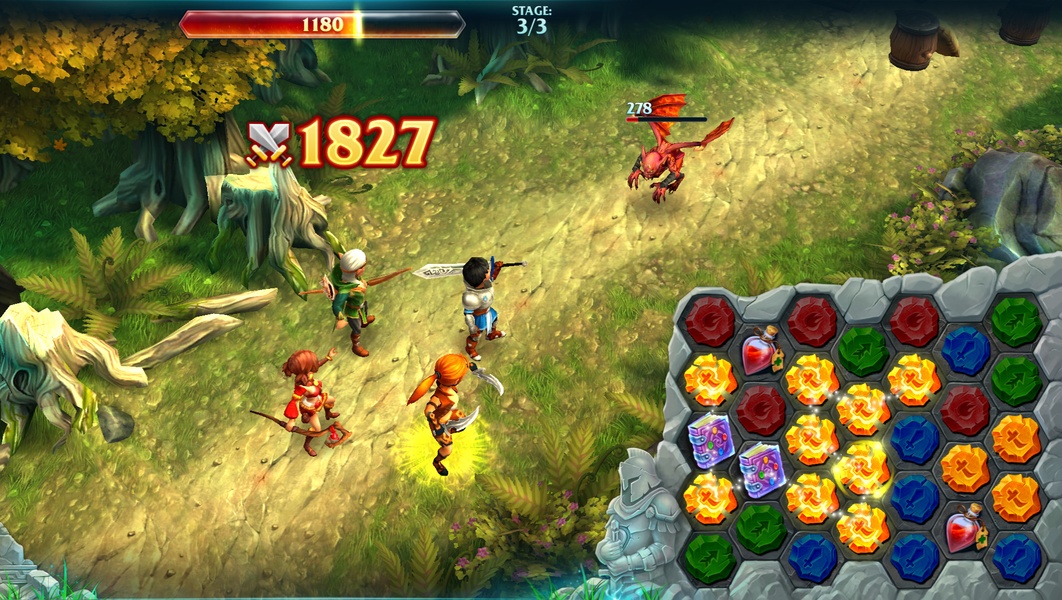Choose the purple spellbook tile touching a green gem

[761, 468]
